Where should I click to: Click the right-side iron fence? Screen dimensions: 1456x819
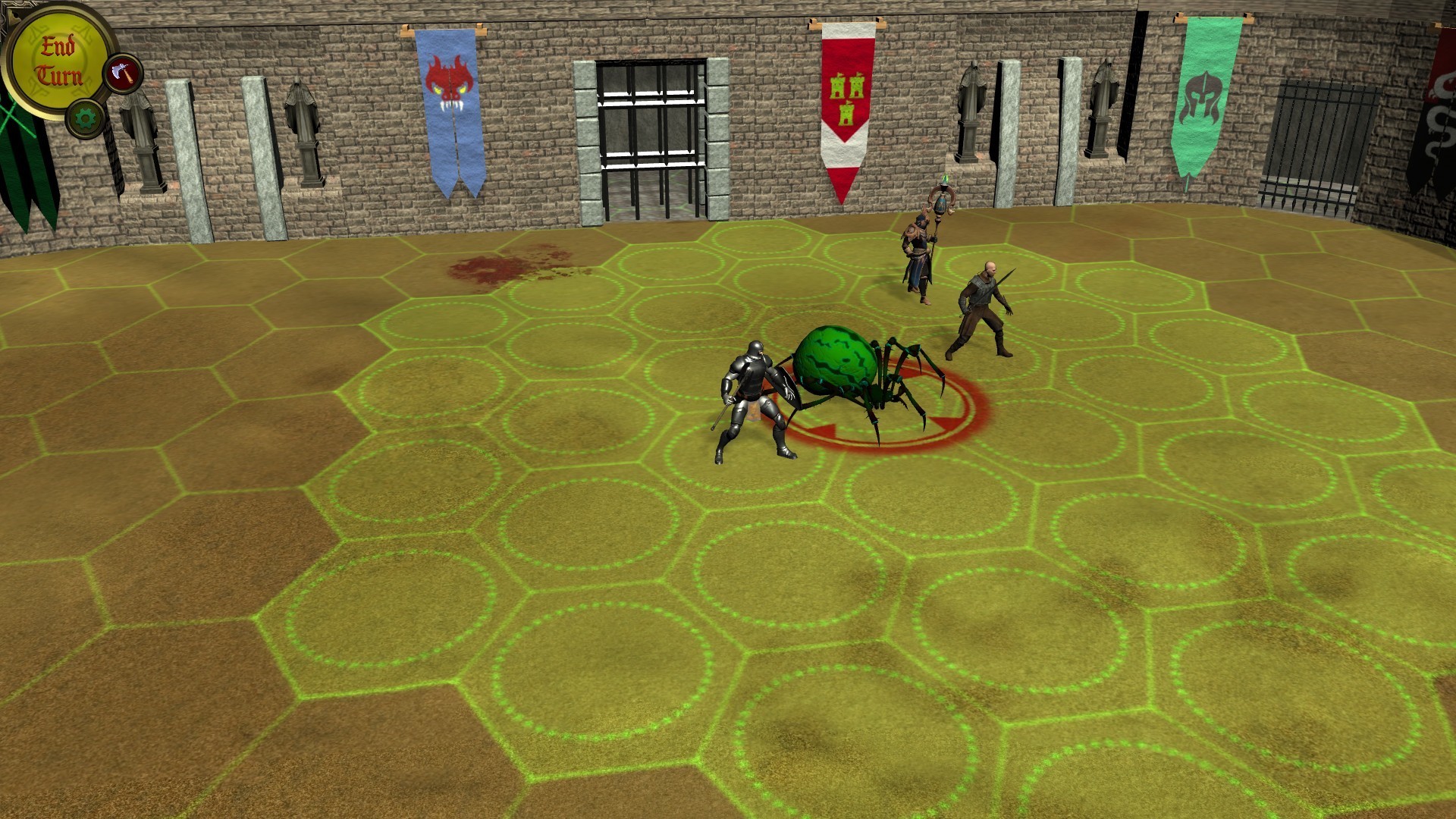point(1312,136)
